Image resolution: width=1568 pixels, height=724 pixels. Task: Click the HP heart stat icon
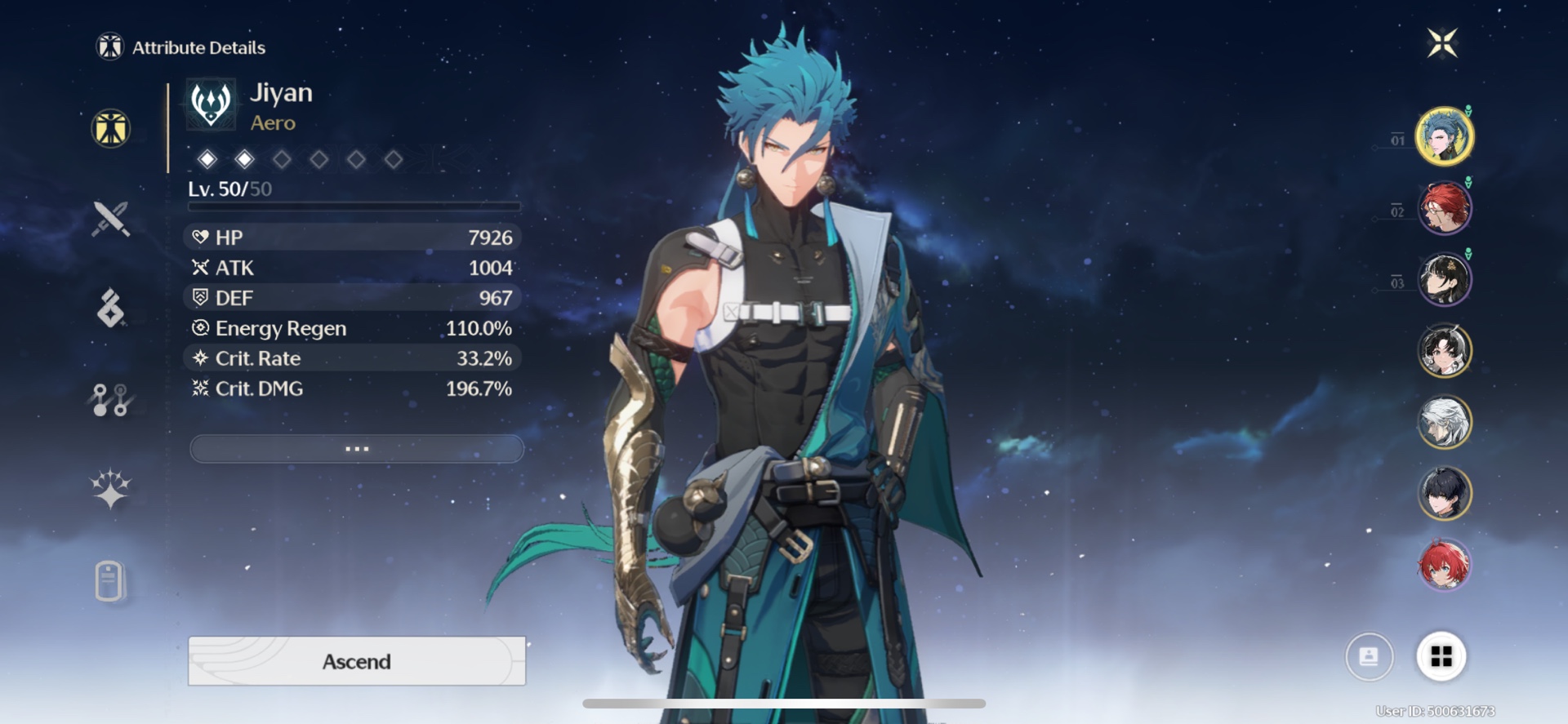pyautogui.click(x=198, y=238)
